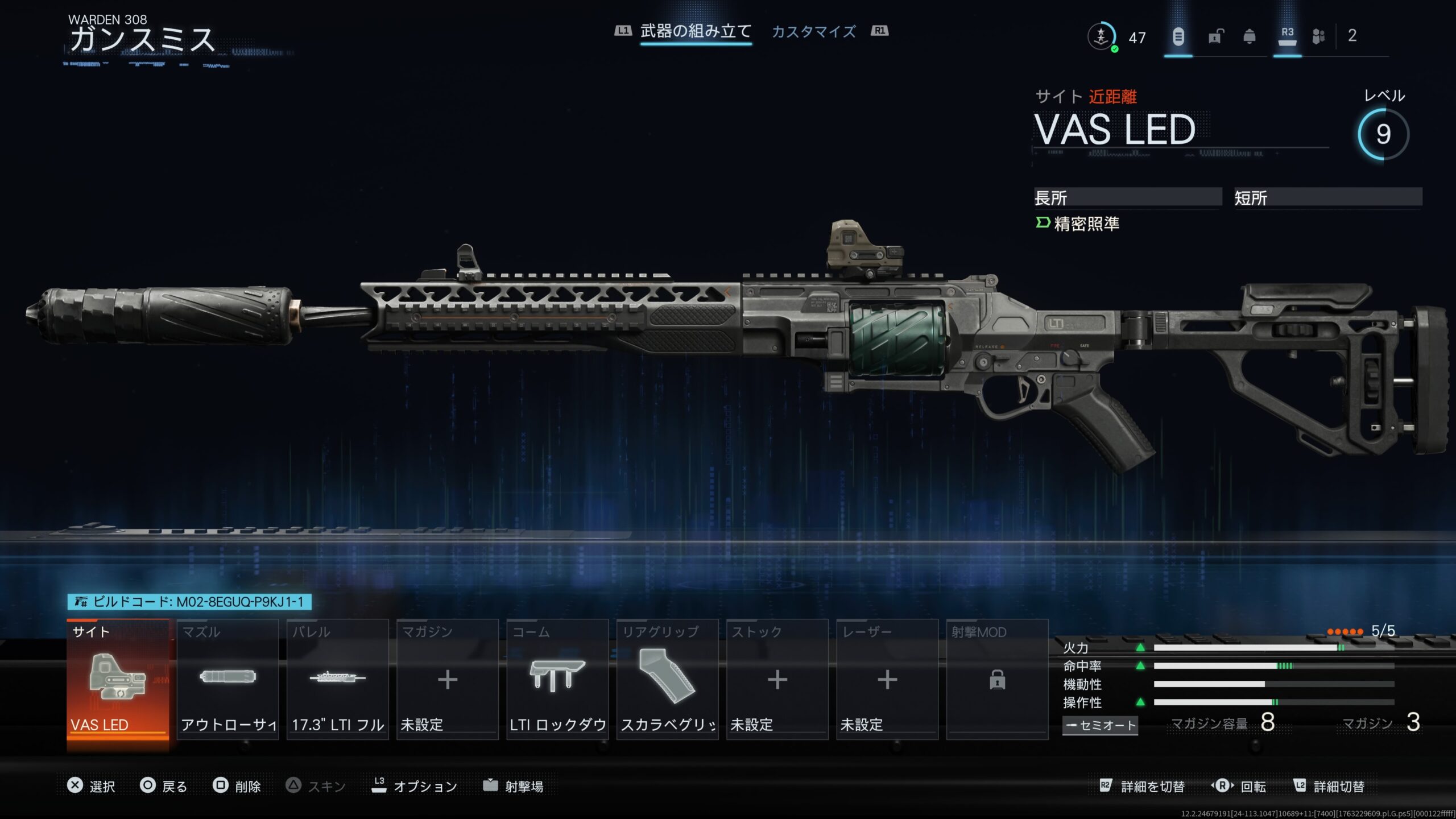Click the locked 射撃MOD slot

997,680
